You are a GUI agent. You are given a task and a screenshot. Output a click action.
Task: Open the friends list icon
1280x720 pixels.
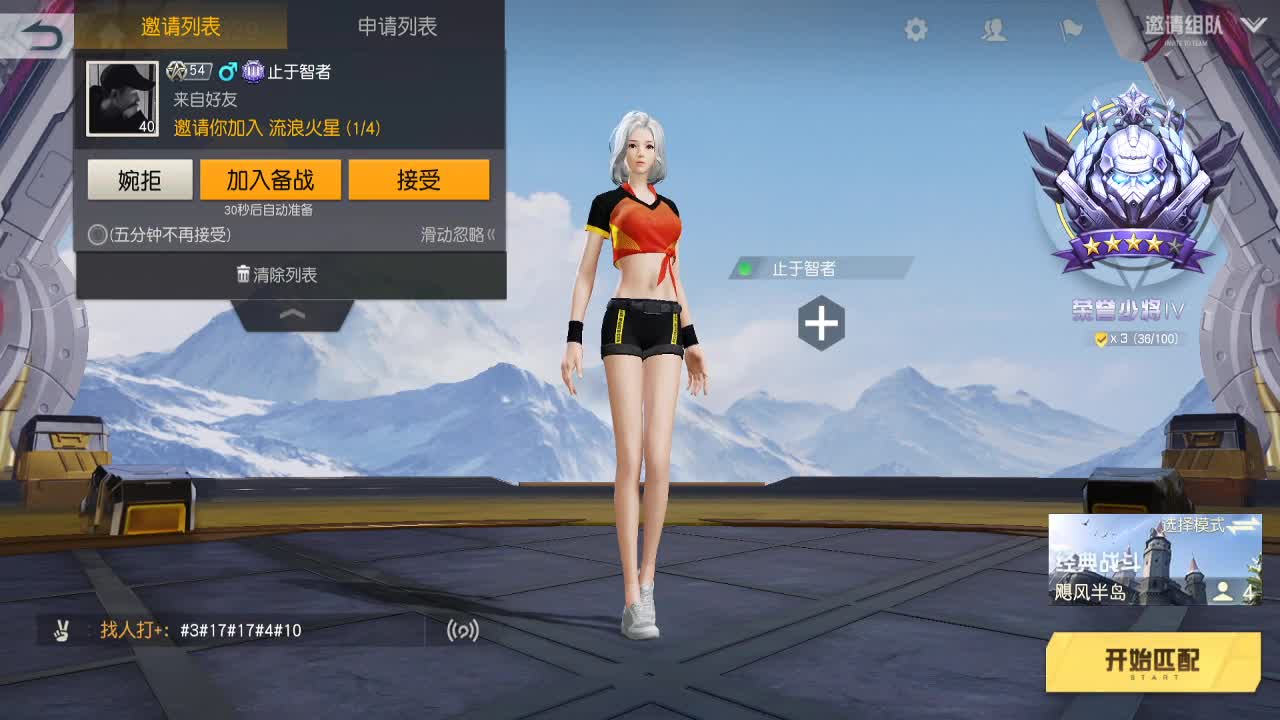click(x=993, y=30)
